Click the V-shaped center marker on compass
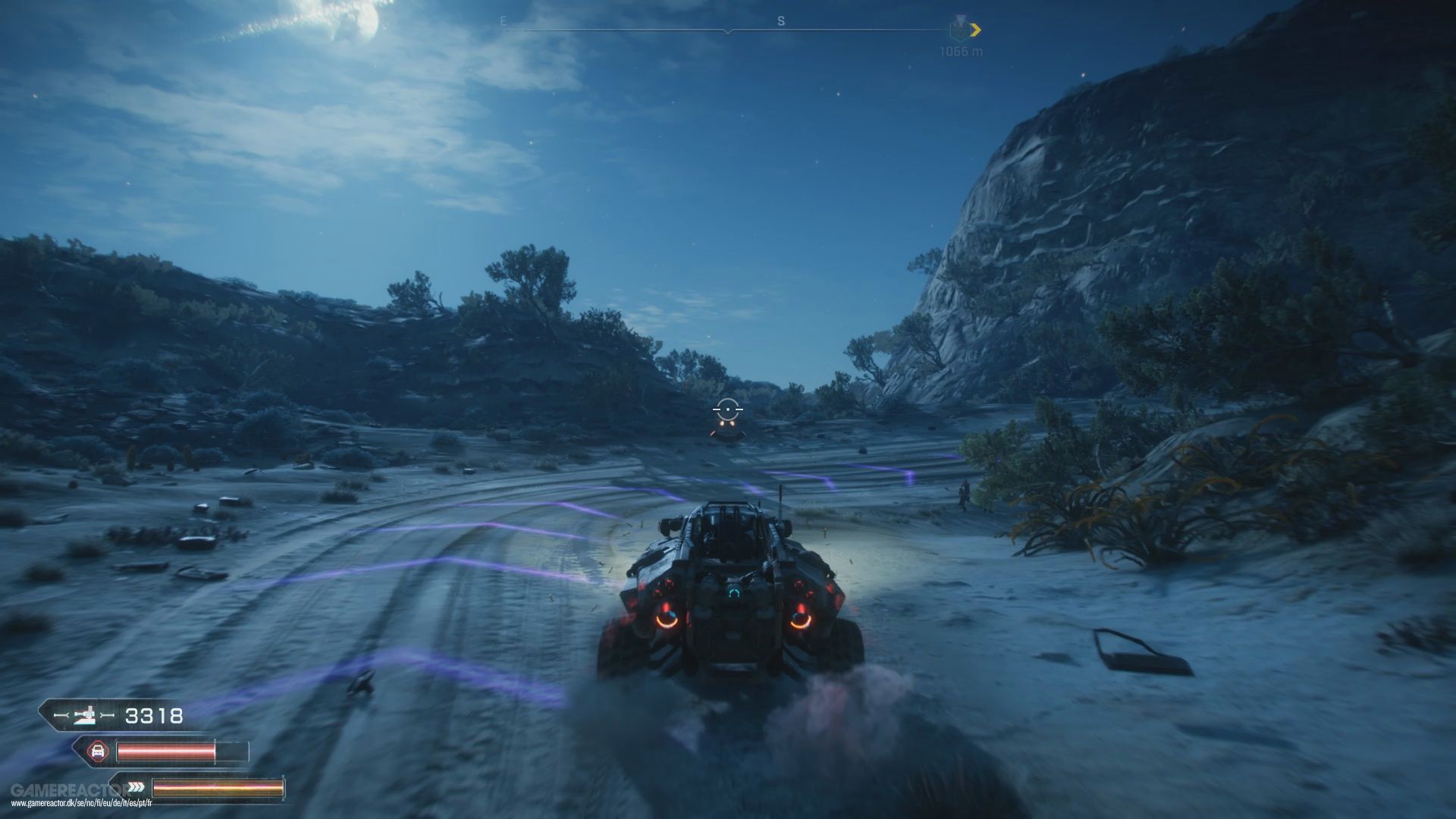Image resolution: width=1456 pixels, height=819 pixels. (728, 32)
